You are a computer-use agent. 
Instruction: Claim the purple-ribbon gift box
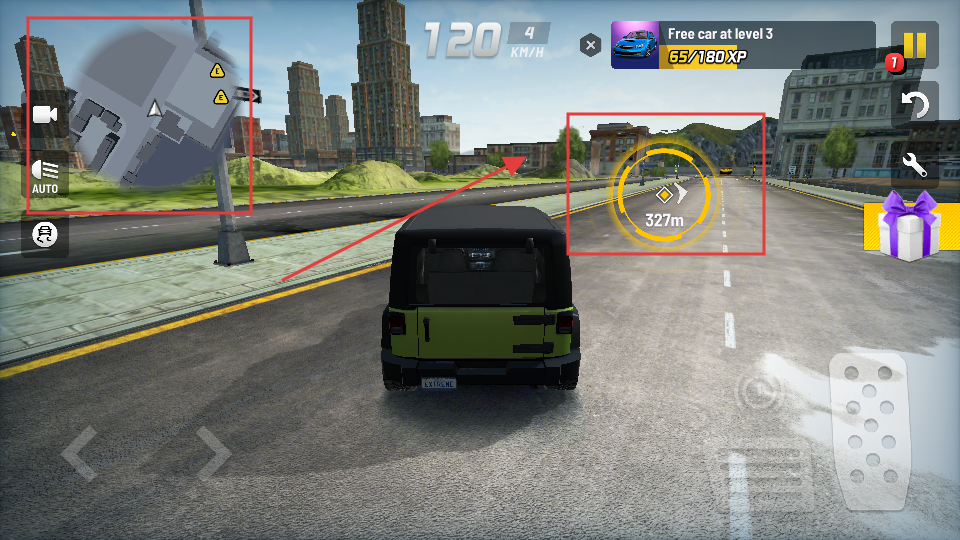tap(908, 227)
